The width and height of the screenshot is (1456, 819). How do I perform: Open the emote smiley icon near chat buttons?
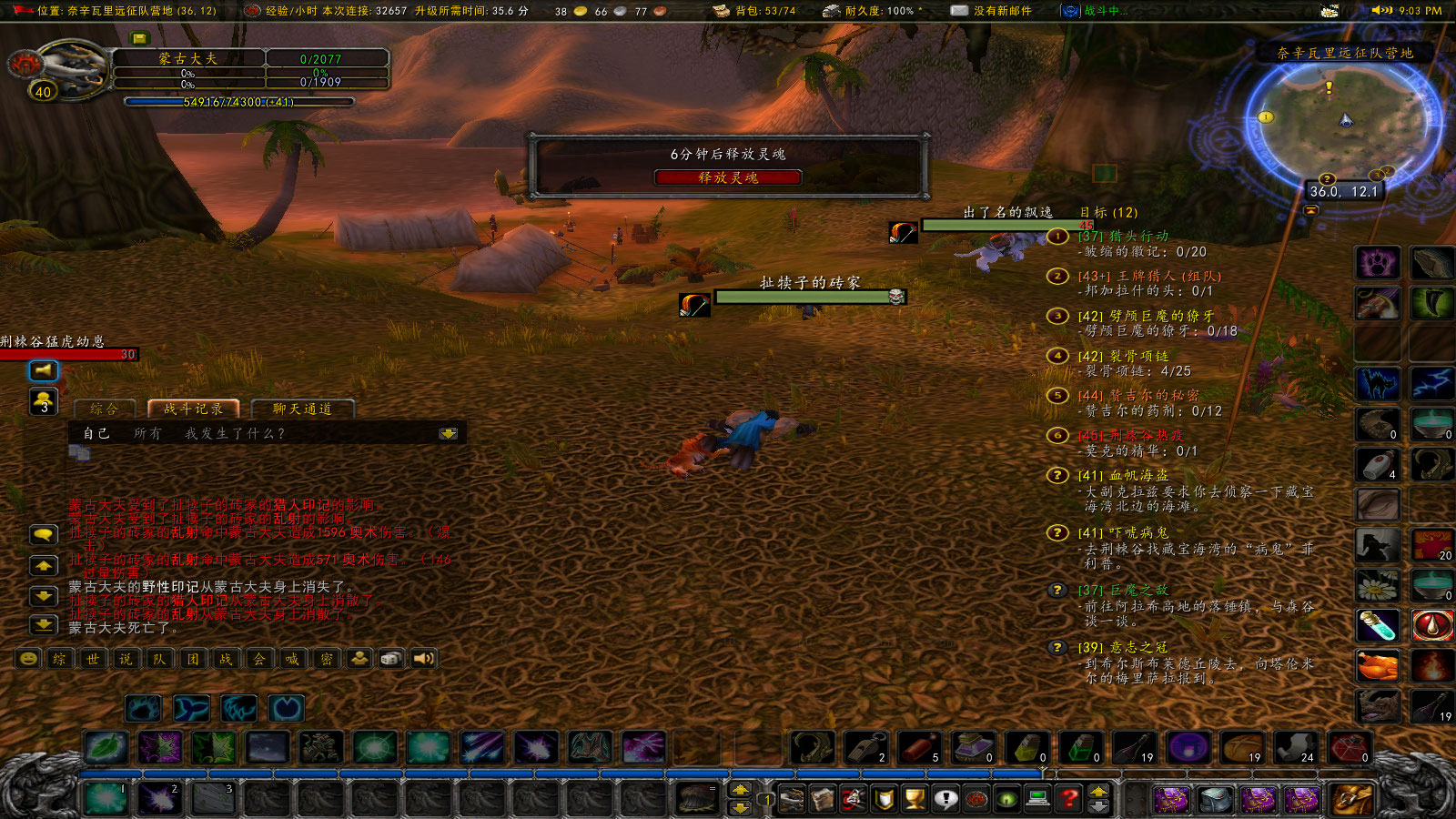tap(26, 657)
